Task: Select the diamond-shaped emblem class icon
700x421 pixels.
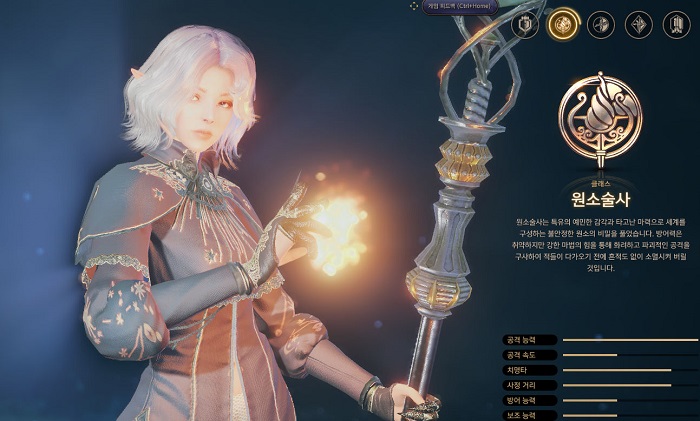Action: (639, 24)
